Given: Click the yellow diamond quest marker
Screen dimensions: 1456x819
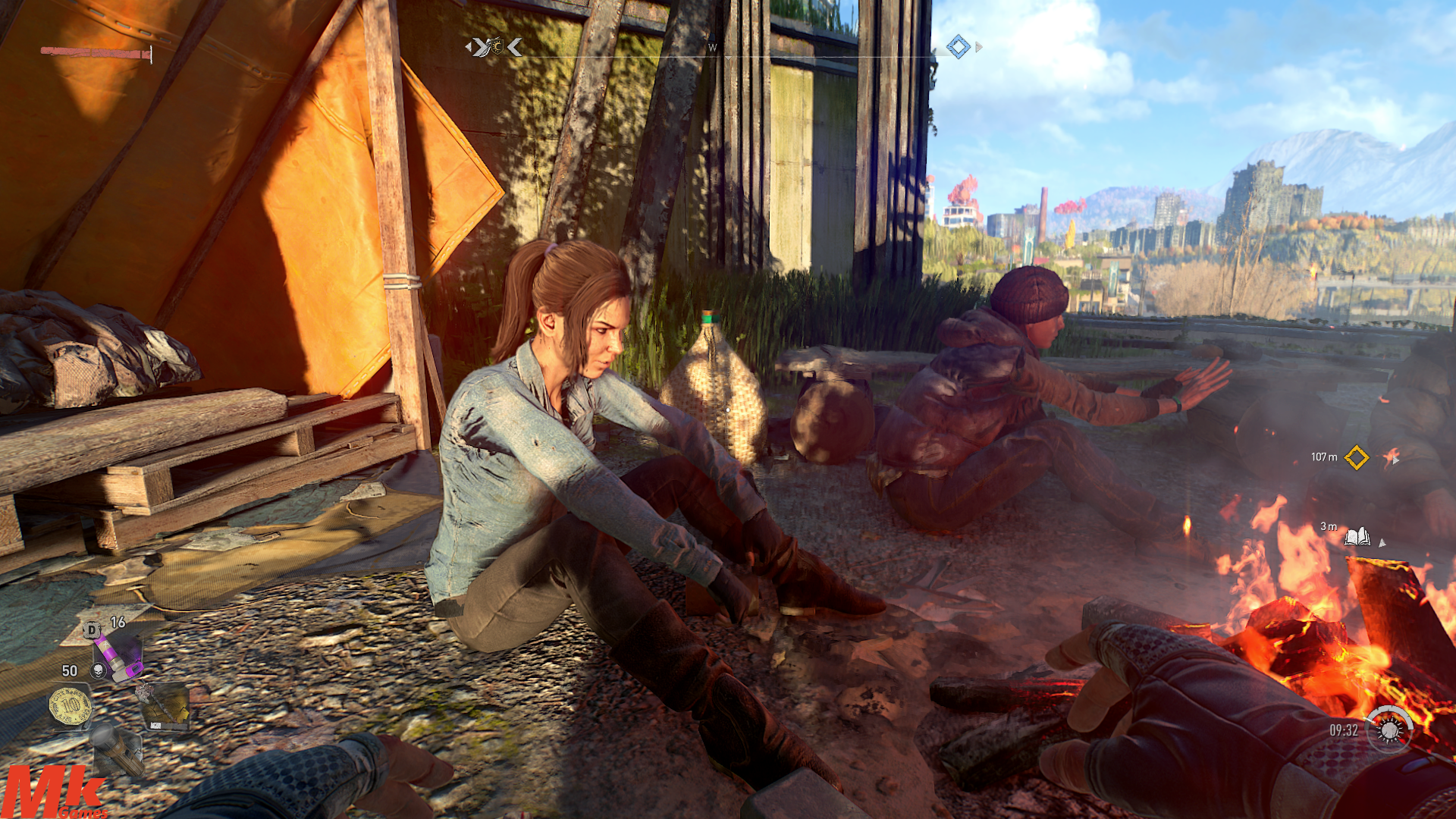Looking at the screenshot, I should (x=1356, y=457).
